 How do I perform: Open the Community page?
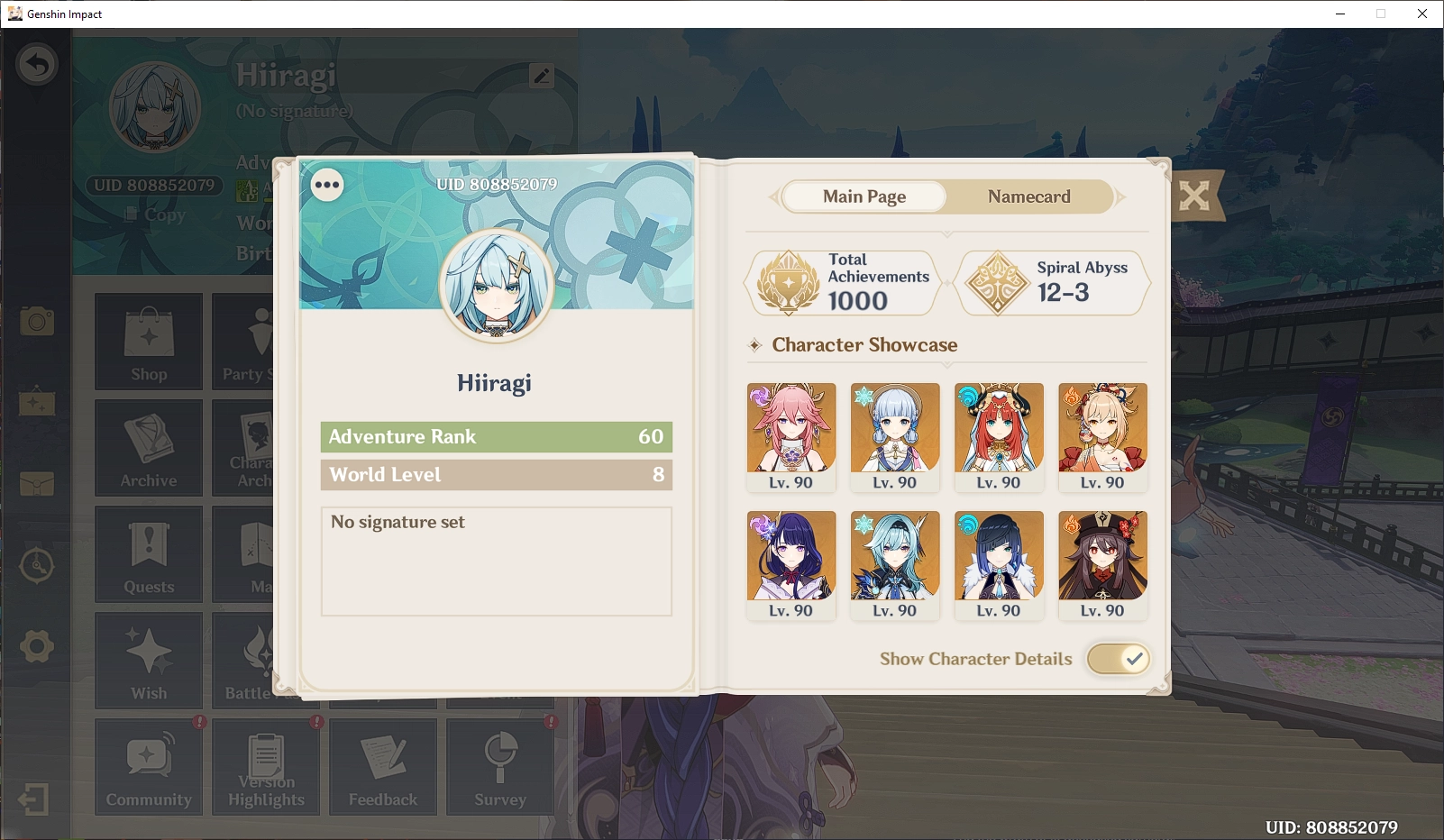click(148, 766)
